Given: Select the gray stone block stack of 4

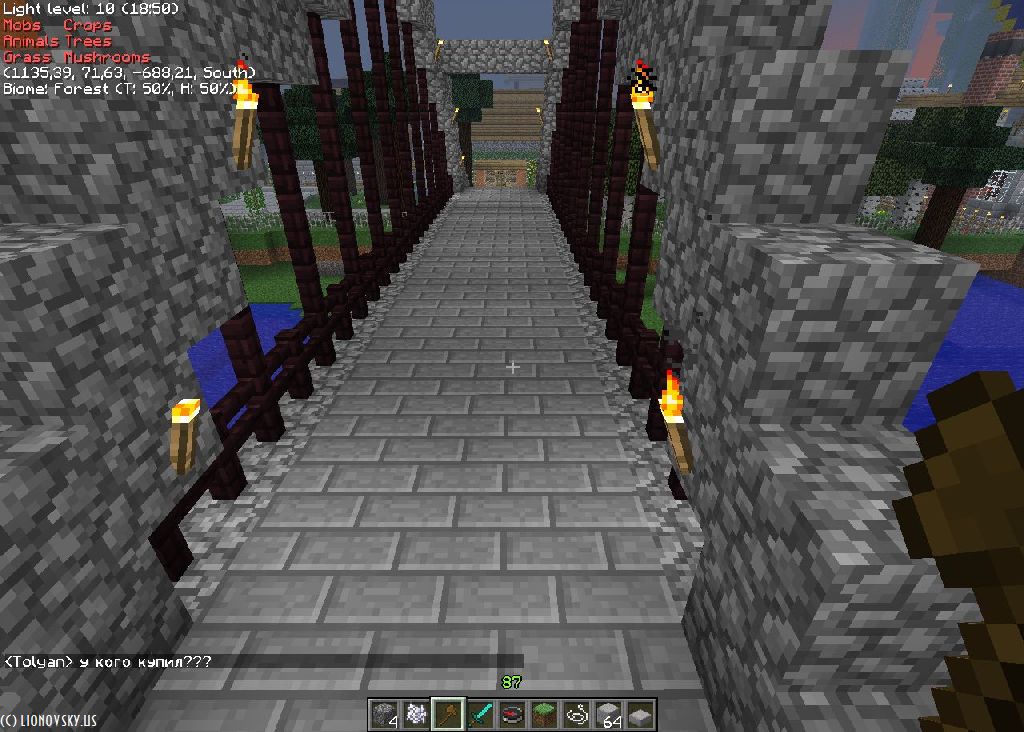Looking at the screenshot, I should click(x=383, y=715).
